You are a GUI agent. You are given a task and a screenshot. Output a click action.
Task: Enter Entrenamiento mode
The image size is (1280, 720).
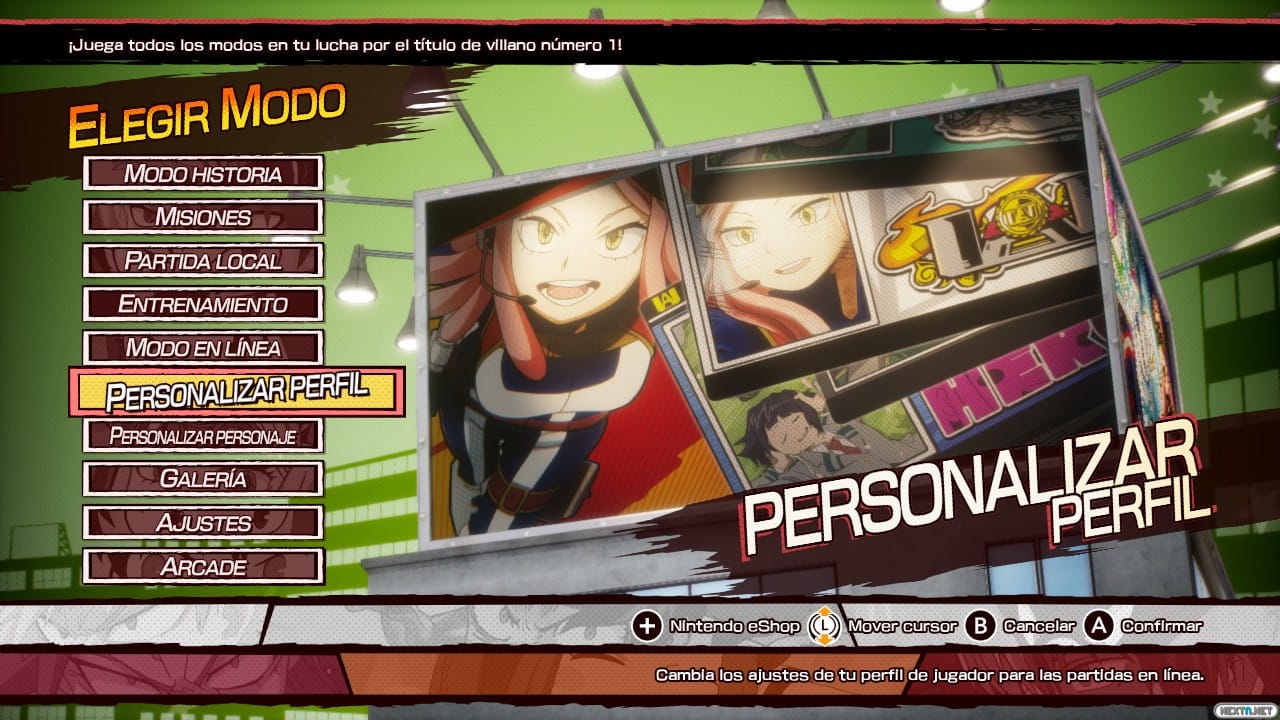pos(203,304)
